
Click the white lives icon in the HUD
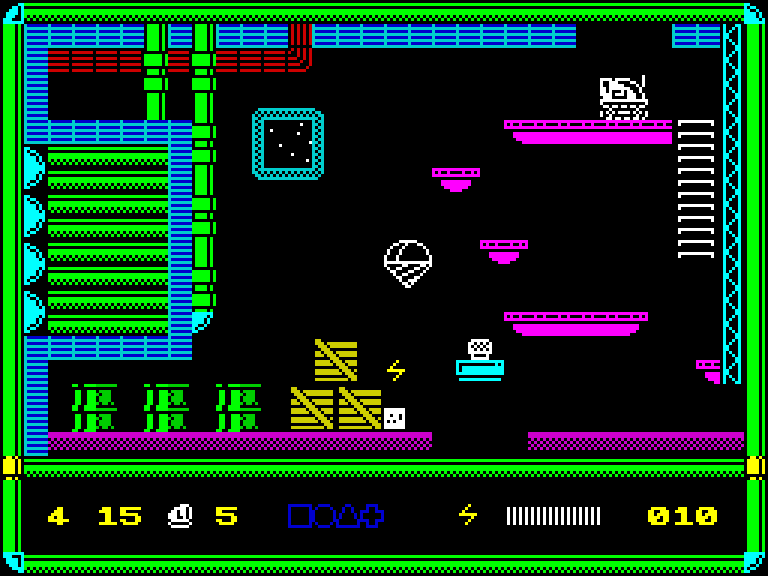click(180, 516)
